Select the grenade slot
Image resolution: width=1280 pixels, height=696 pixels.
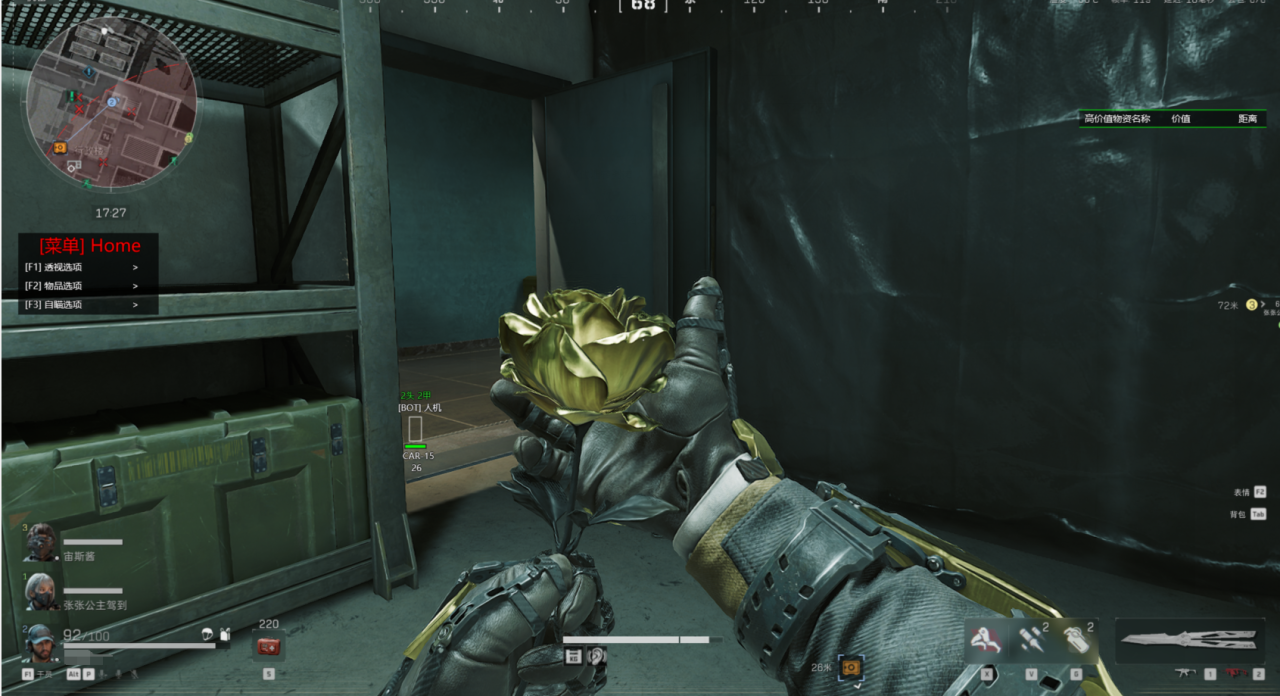[1076, 639]
